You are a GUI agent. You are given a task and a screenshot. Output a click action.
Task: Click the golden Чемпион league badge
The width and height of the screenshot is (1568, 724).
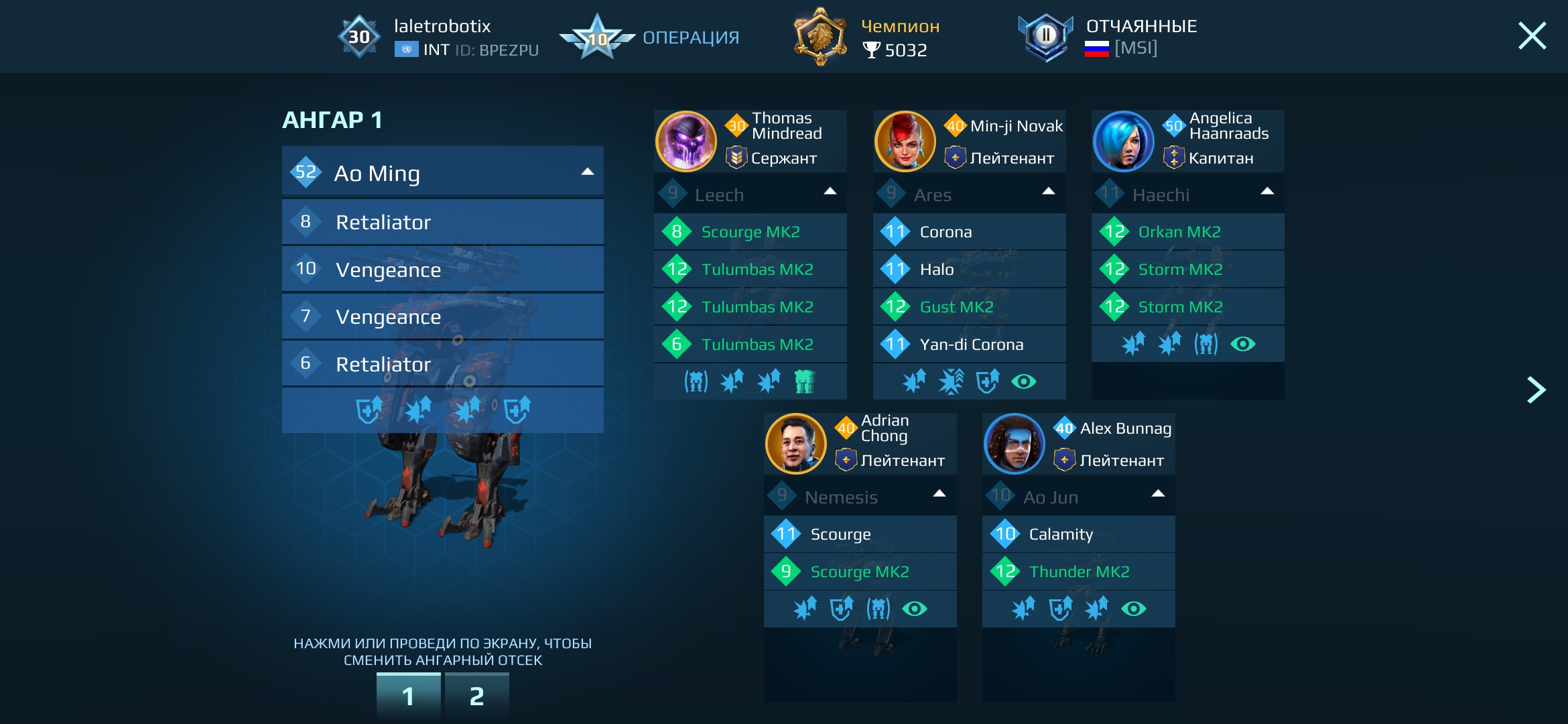pyautogui.click(x=819, y=37)
